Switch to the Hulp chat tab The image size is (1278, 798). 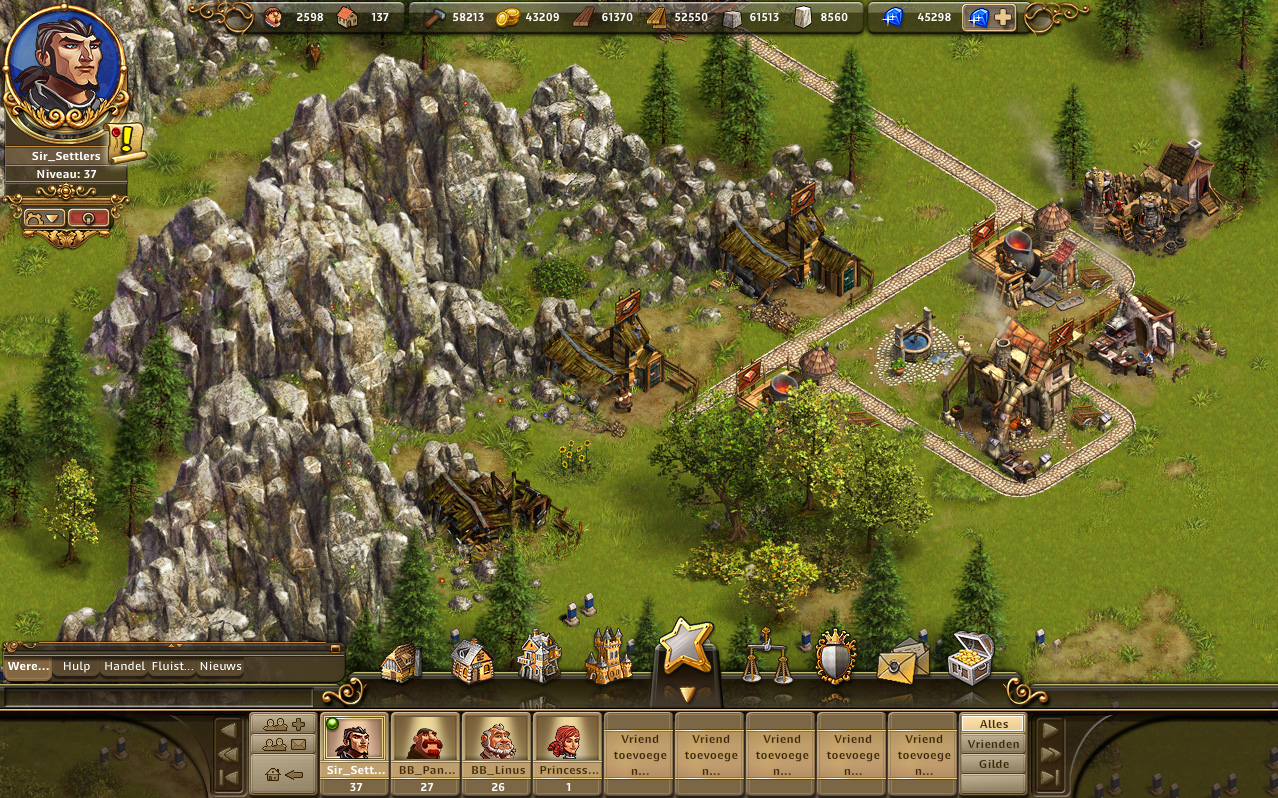click(76, 667)
